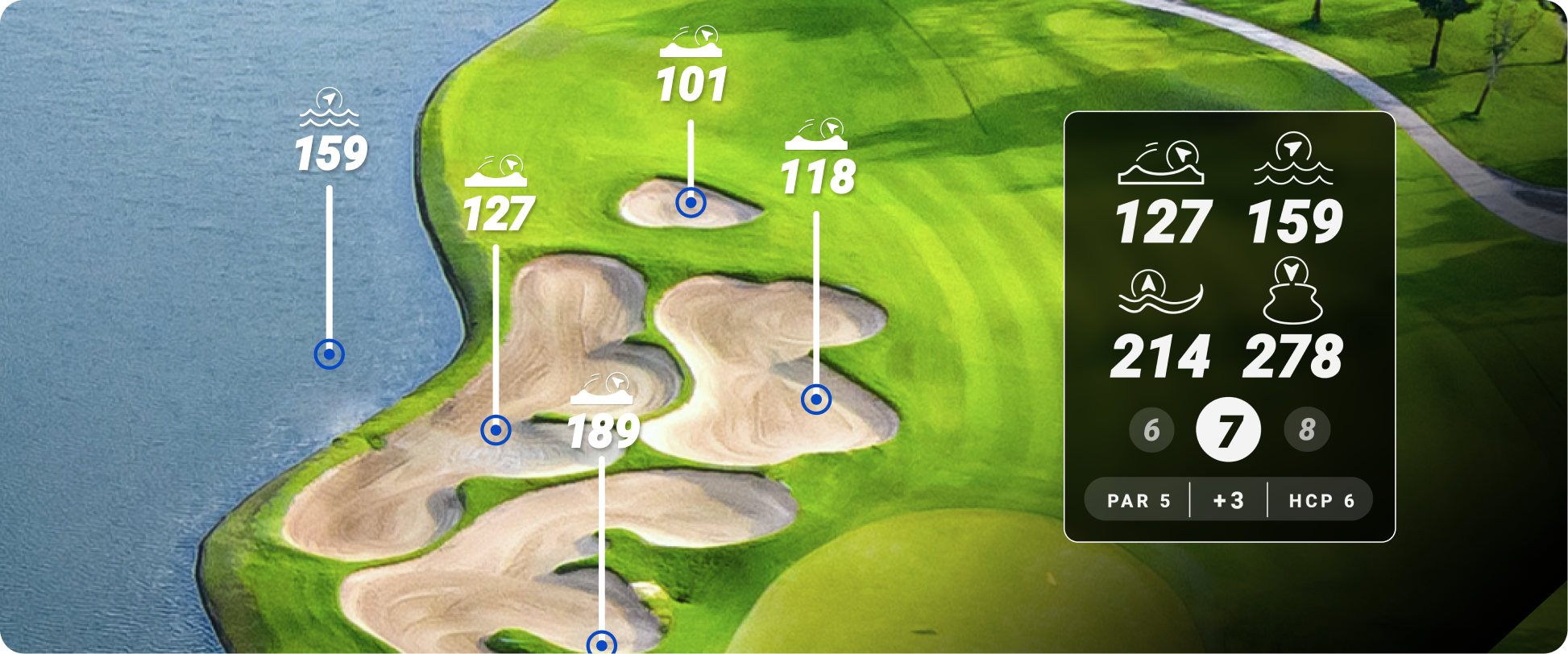Switch to hole 8
This screenshot has width=1568, height=654.
[x=1307, y=431]
